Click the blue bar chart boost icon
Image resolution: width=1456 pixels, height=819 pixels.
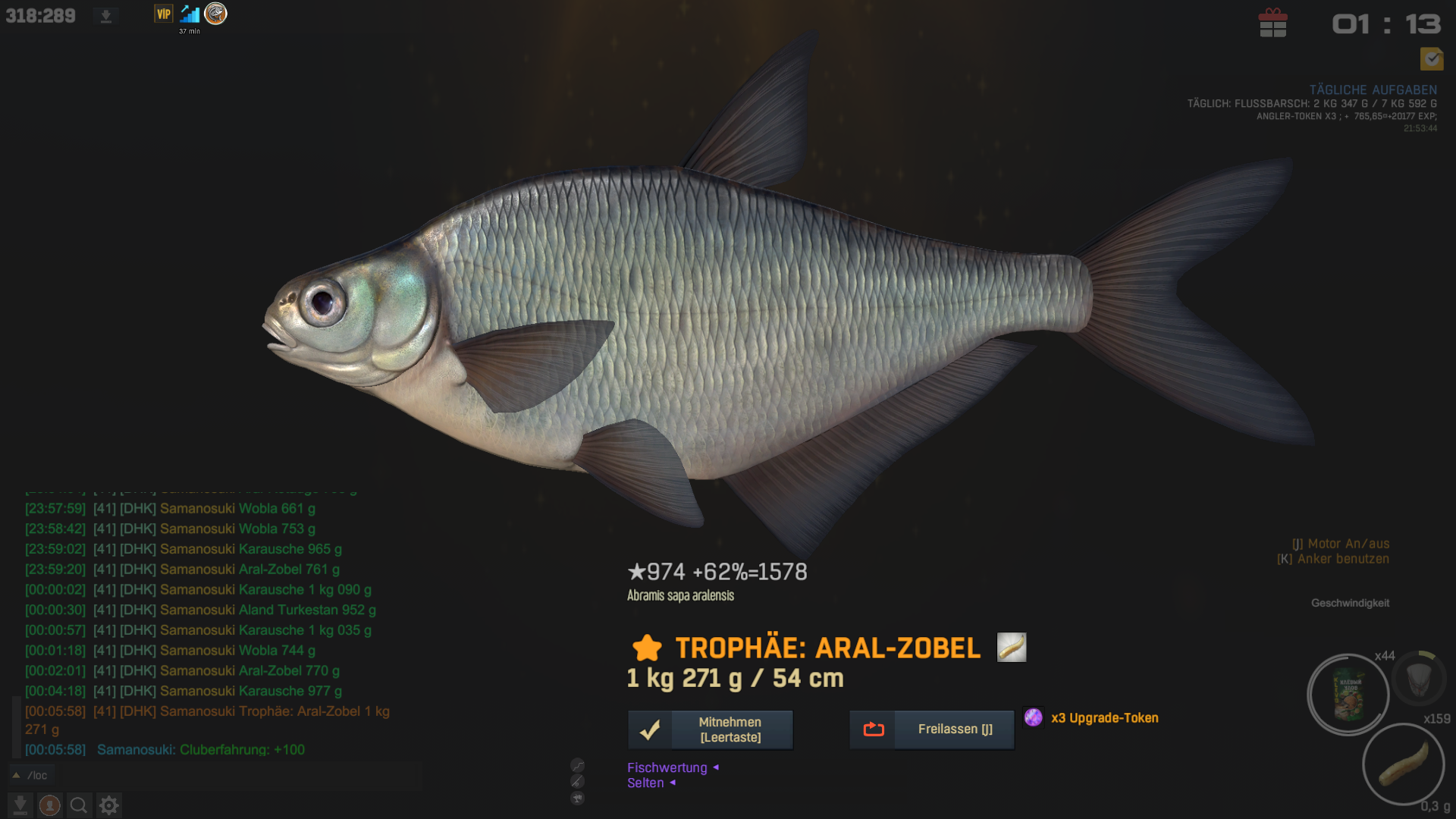point(190,14)
